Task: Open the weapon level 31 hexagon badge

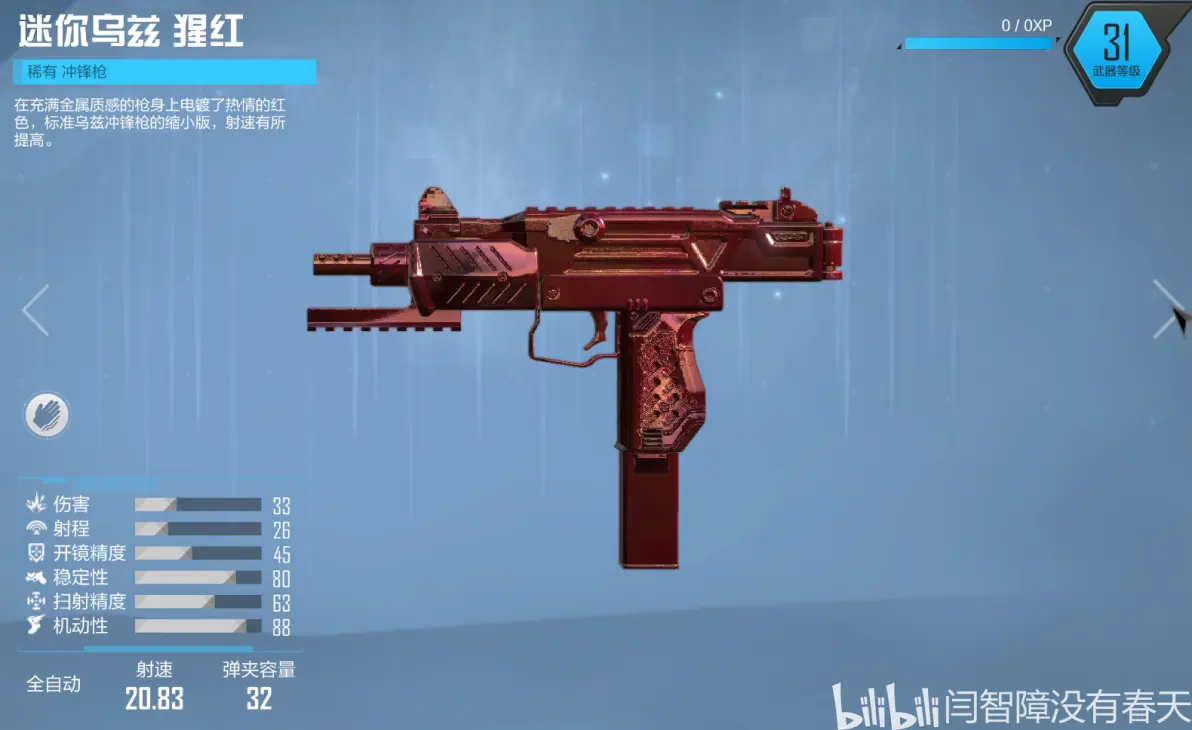Action: pos(1115,52)
